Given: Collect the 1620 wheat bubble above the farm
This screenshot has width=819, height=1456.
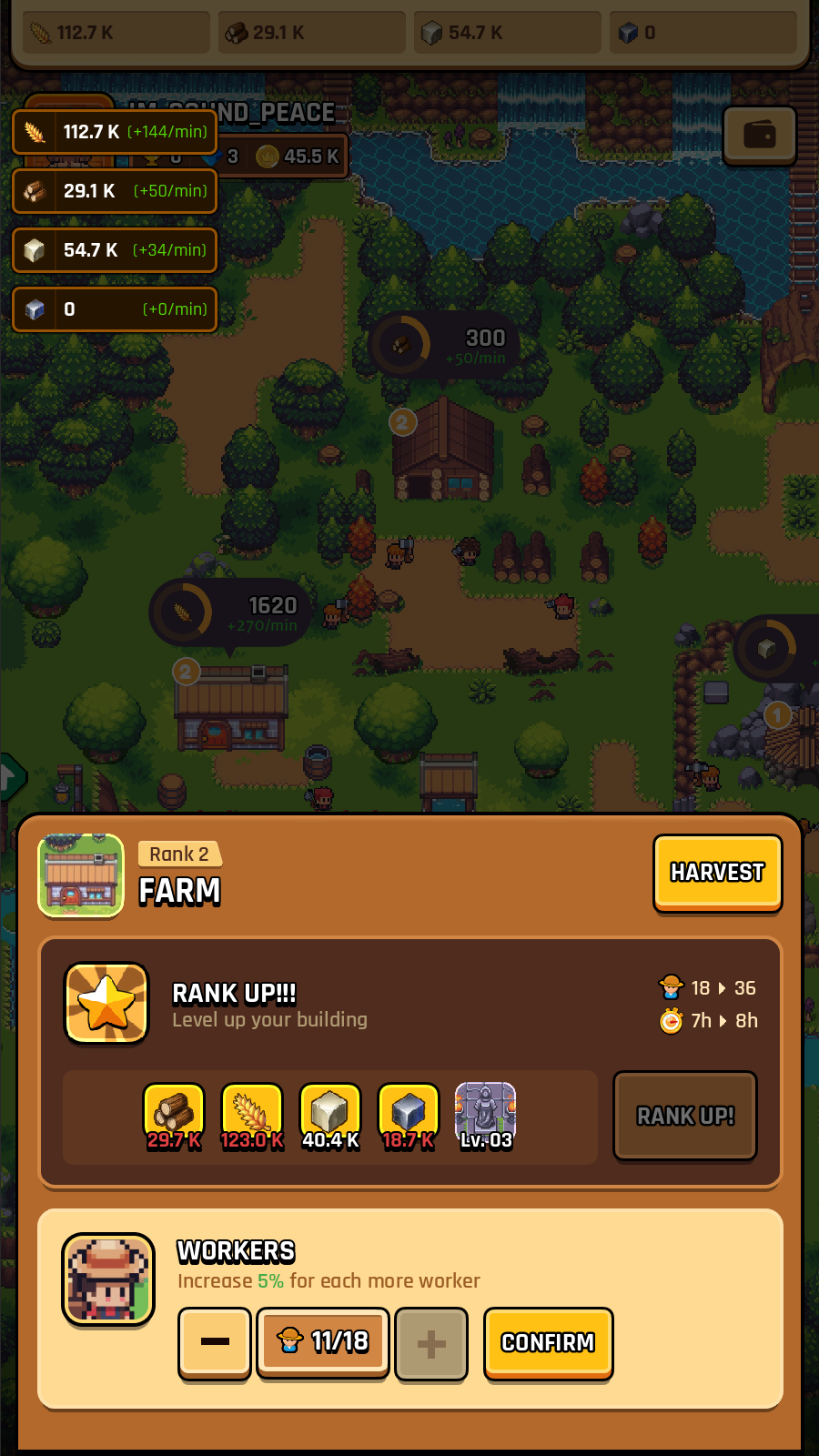Looking at the screenshot, I should (230, 612).
